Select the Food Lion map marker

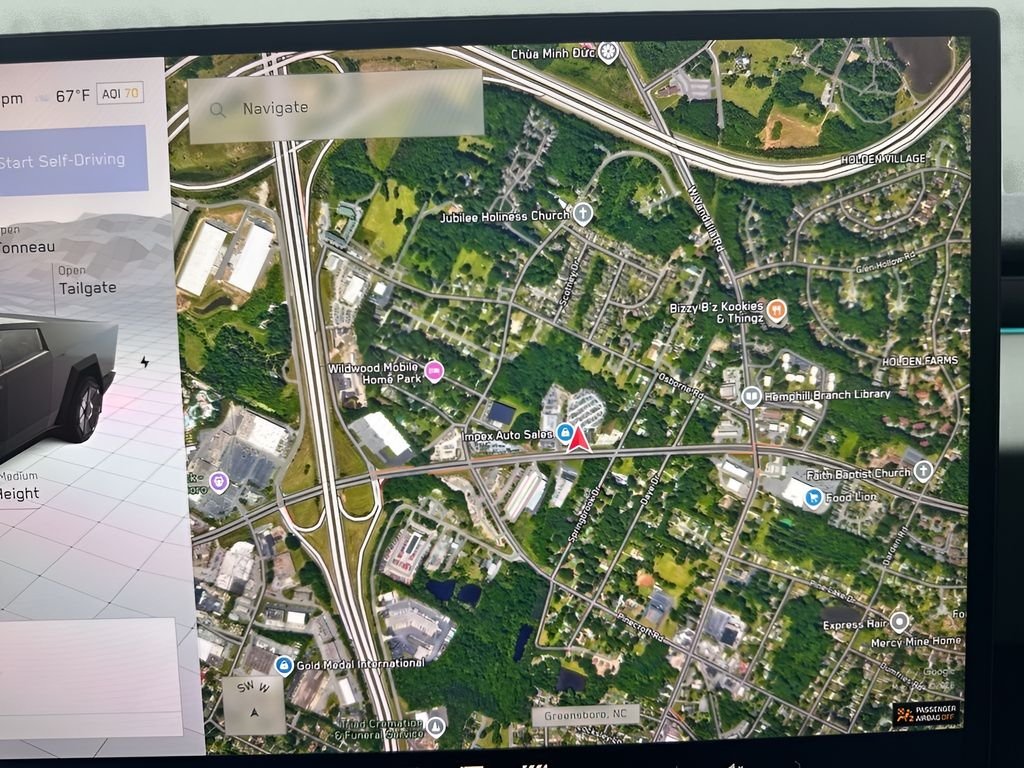tap(814, 495)
